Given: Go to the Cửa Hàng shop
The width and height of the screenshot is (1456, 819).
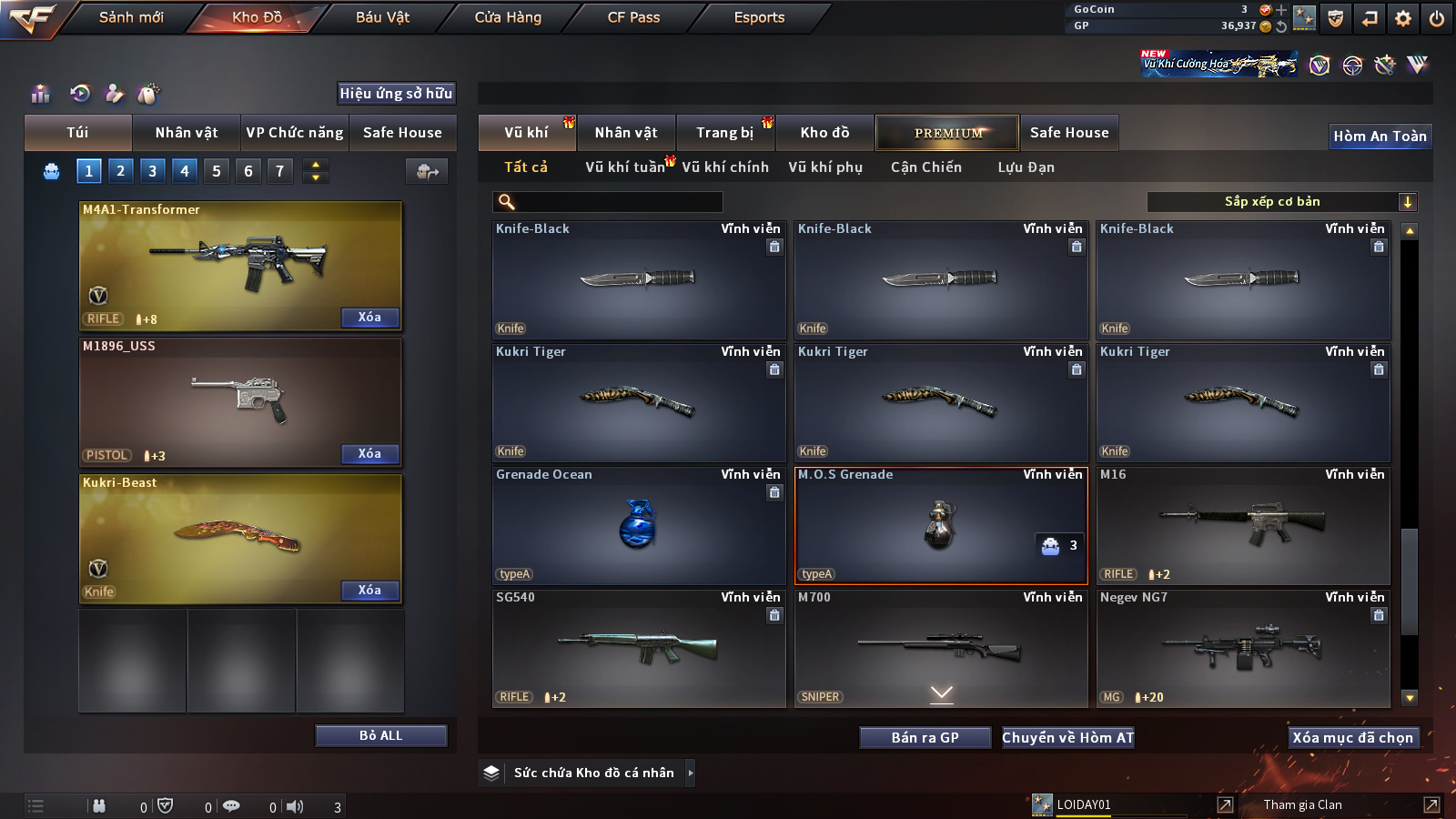Looking at the screenshot, I should tap(508, 17).
